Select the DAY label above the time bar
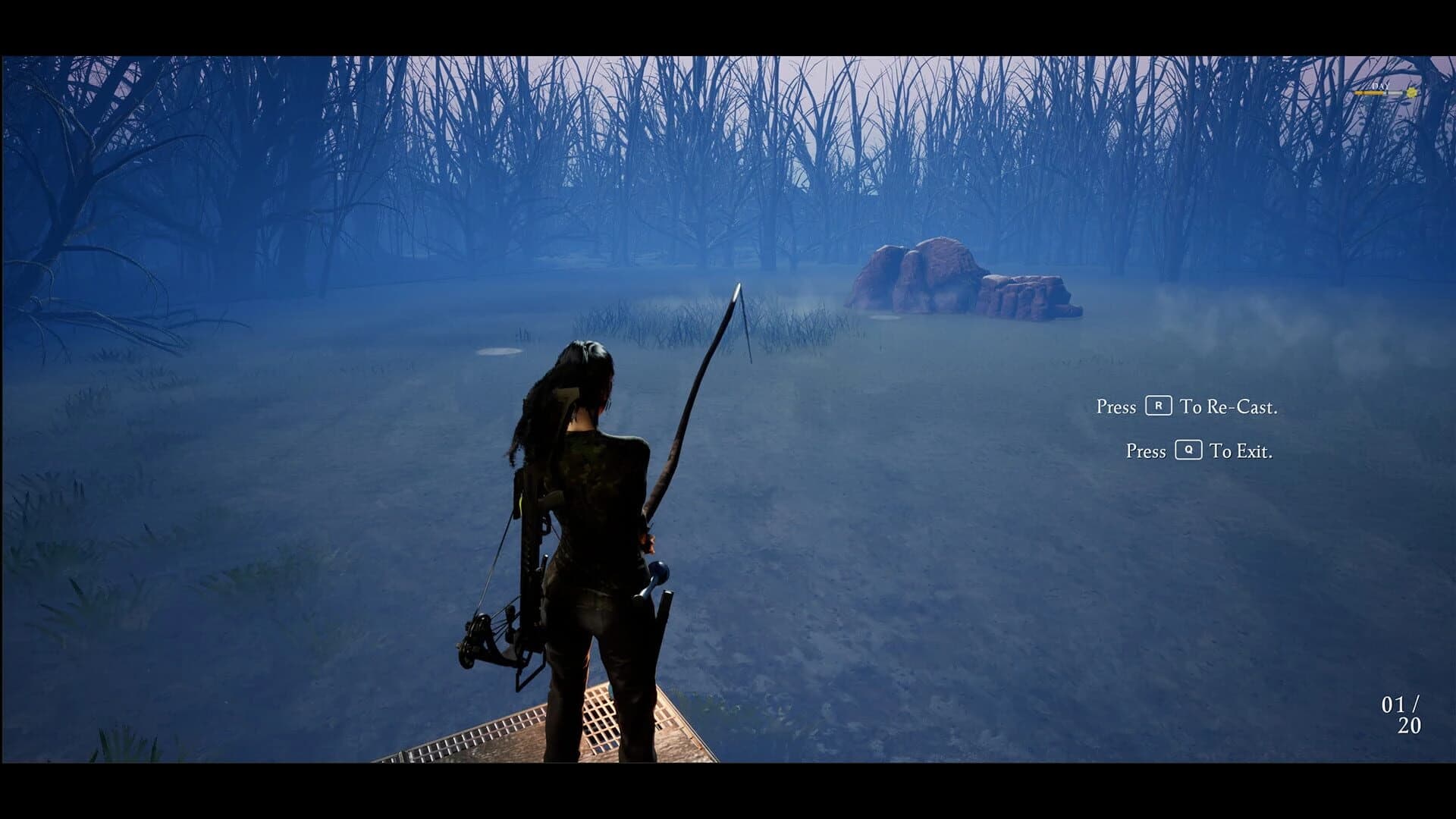The image size is (1456, 819). click(x=1381, y=86)
